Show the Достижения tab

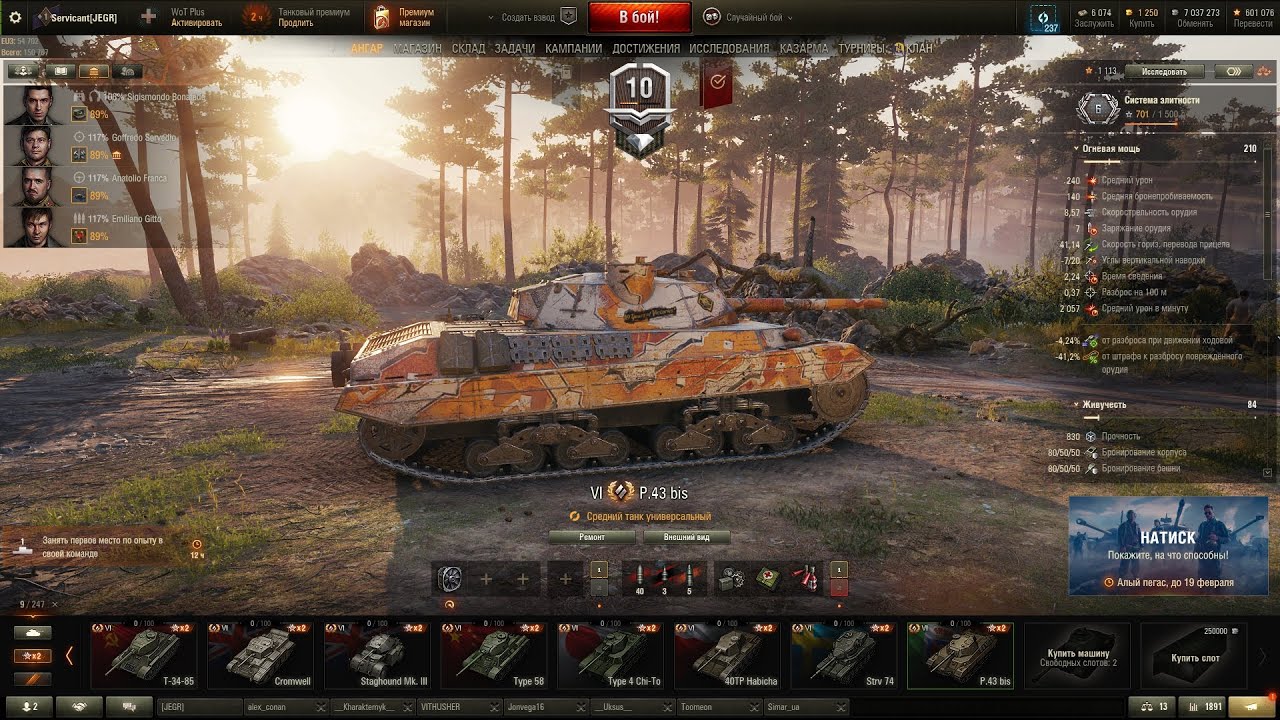(646, 48)
